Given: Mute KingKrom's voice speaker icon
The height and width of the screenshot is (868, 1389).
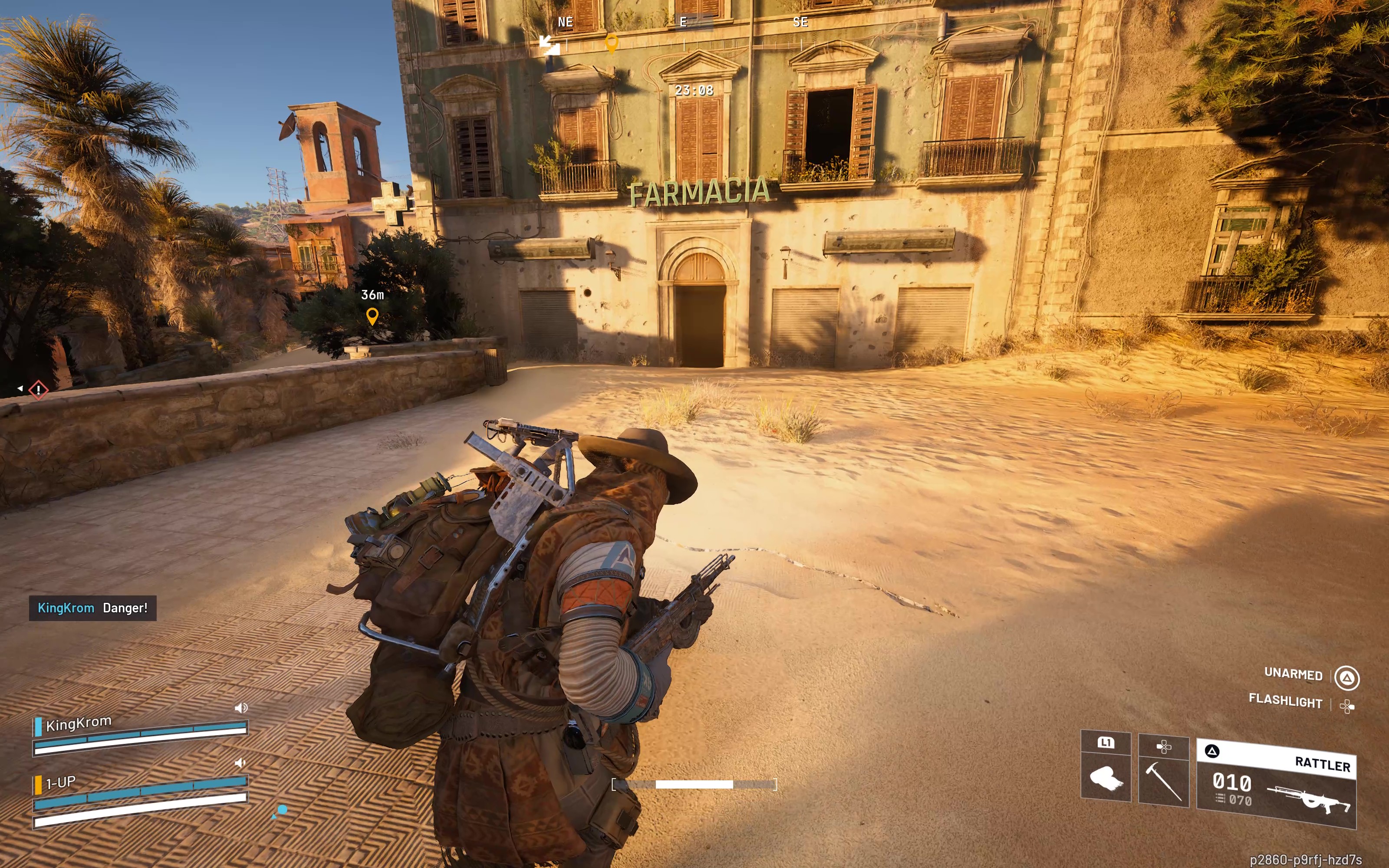Looking at the screenshot, I should (240, 708).
